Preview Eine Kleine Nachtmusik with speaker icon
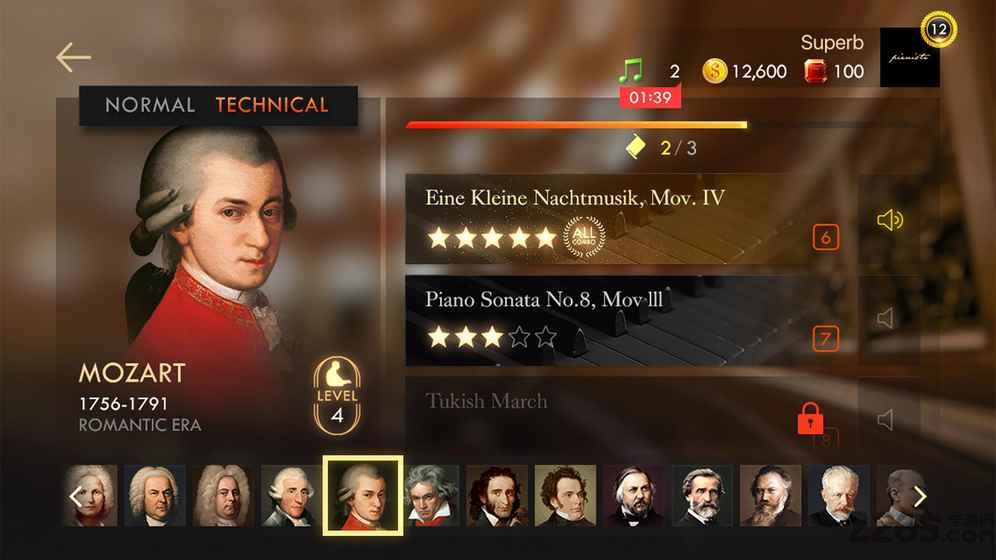Image resolution: width=996 pixels, height=560 pixels. pos(888,220)
